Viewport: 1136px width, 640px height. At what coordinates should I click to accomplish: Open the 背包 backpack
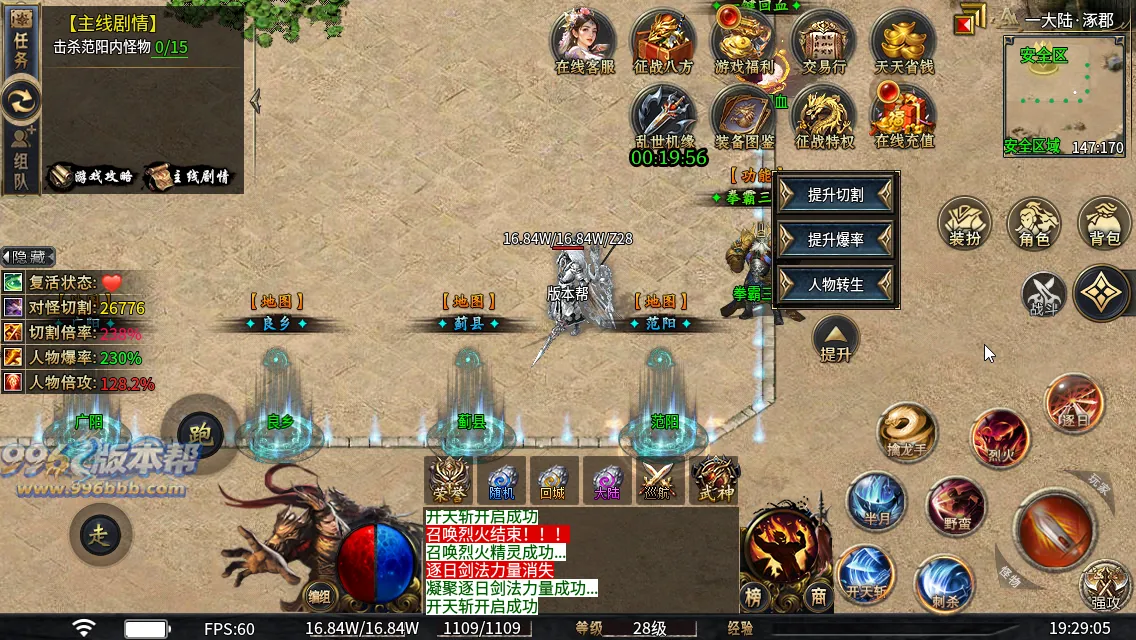tap(1104, 223)
